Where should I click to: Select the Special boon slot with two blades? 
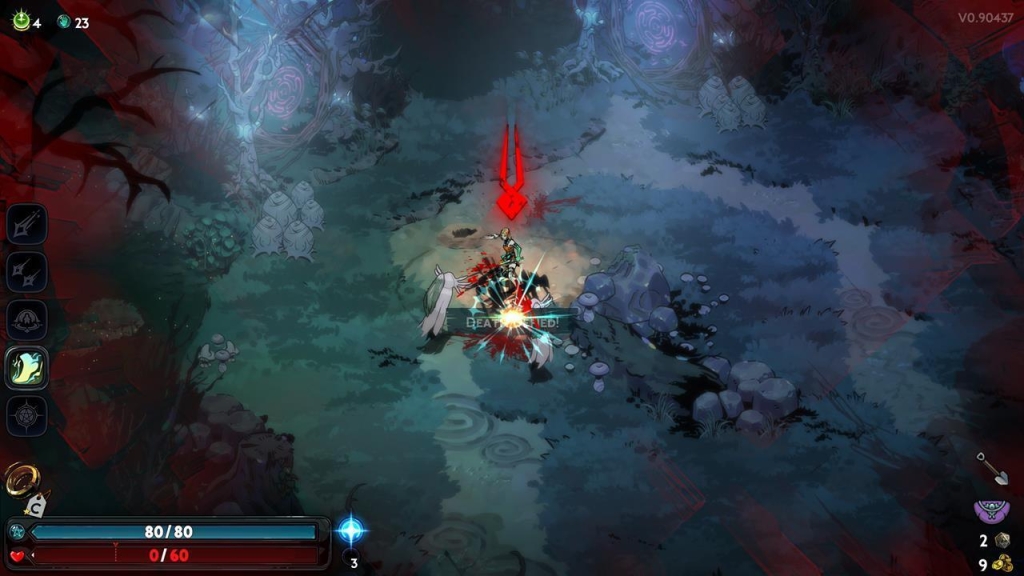click(x=27, y=272)
